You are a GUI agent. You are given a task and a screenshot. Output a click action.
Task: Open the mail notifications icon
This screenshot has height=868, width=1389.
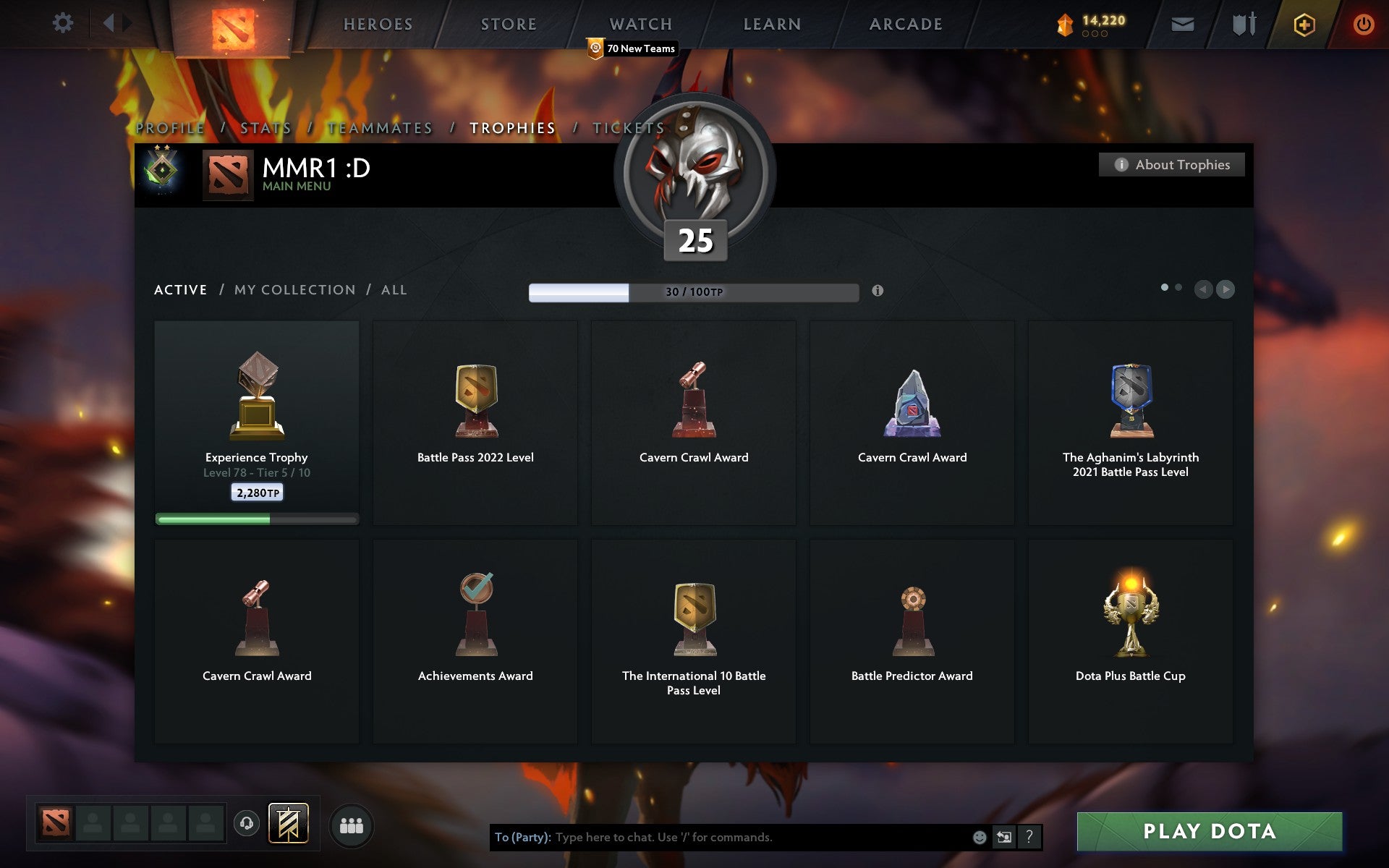click(x=1182, y=24)
